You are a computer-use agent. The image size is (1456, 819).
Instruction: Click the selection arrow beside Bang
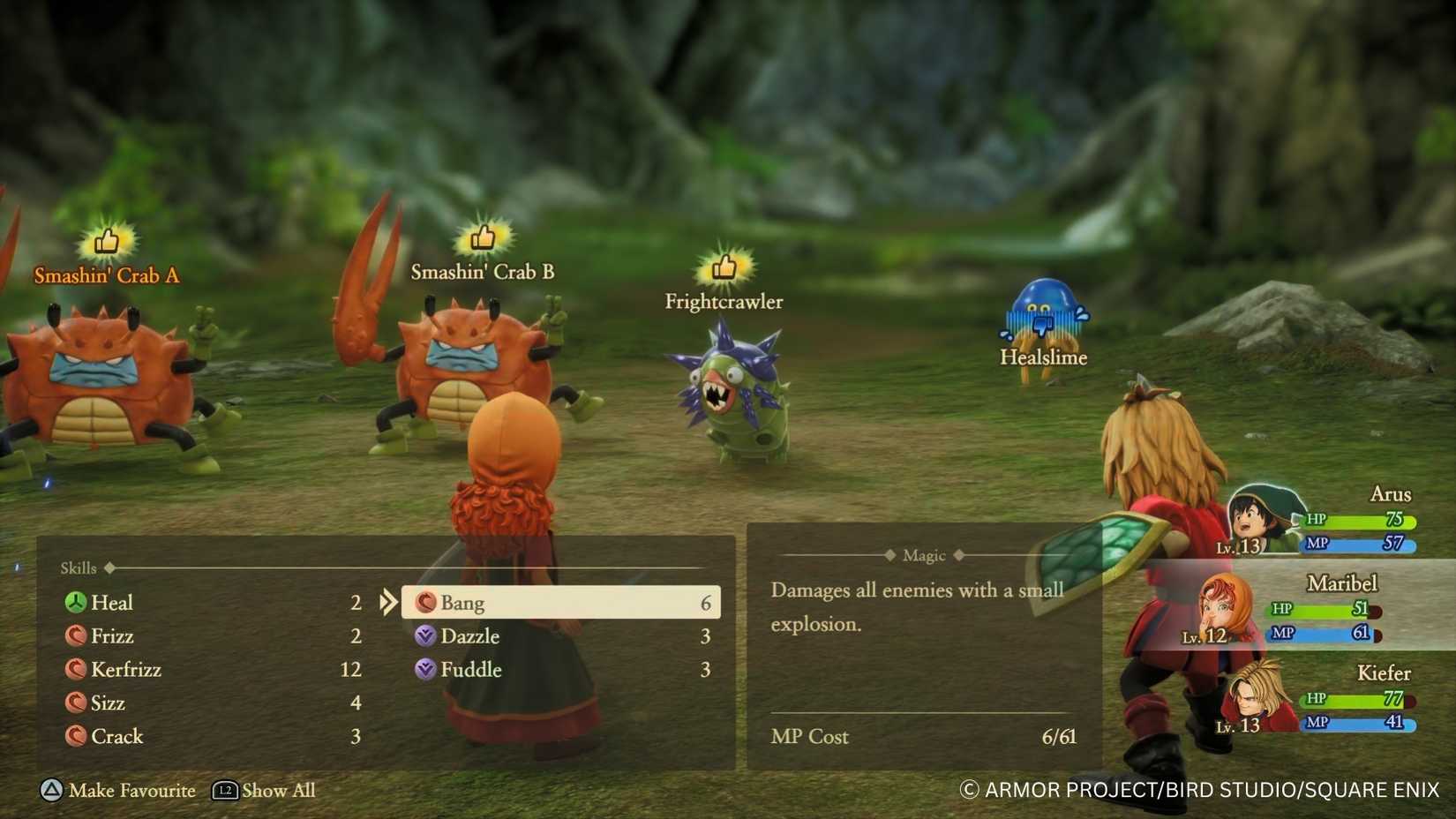tap(388, 603)
